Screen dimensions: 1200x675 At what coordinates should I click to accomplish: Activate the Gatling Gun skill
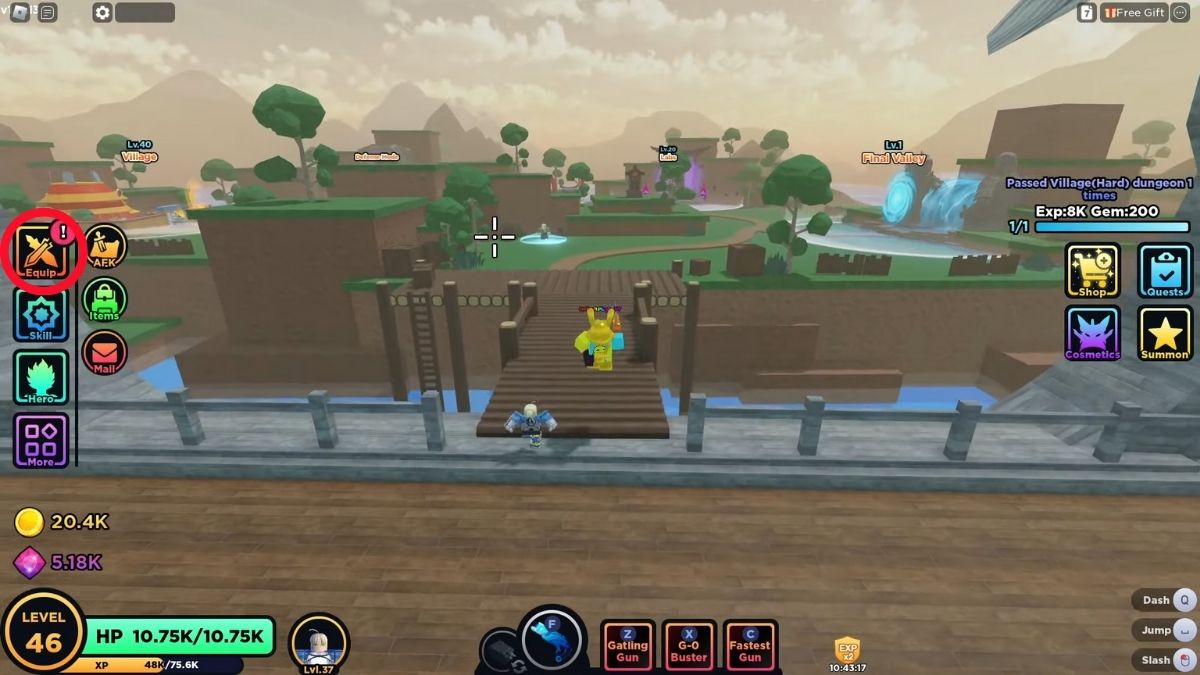[x=627, y=646]
